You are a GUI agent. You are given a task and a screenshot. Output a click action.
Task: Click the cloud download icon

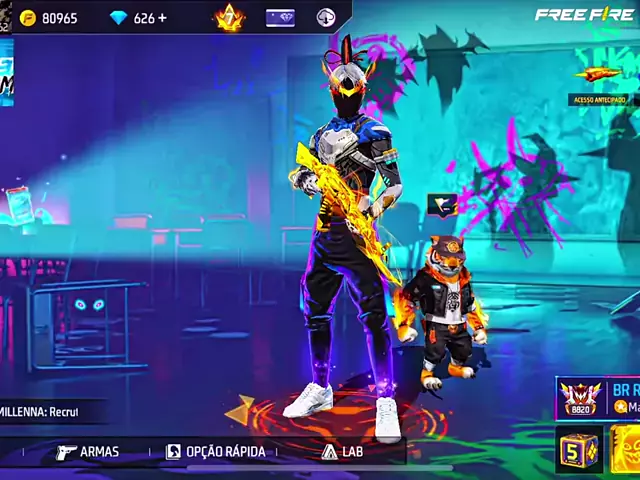click(326, 17)
